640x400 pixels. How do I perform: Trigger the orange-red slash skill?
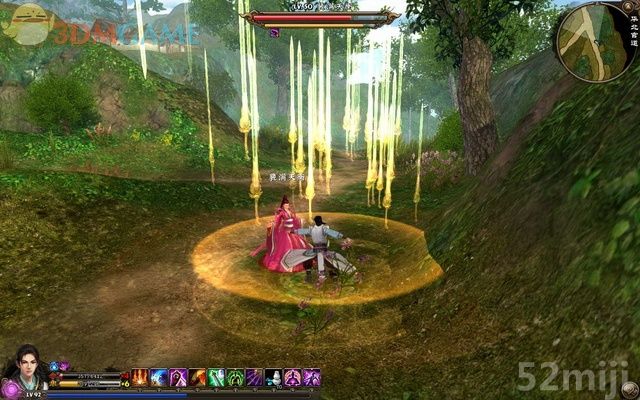(x=198, y=377)
